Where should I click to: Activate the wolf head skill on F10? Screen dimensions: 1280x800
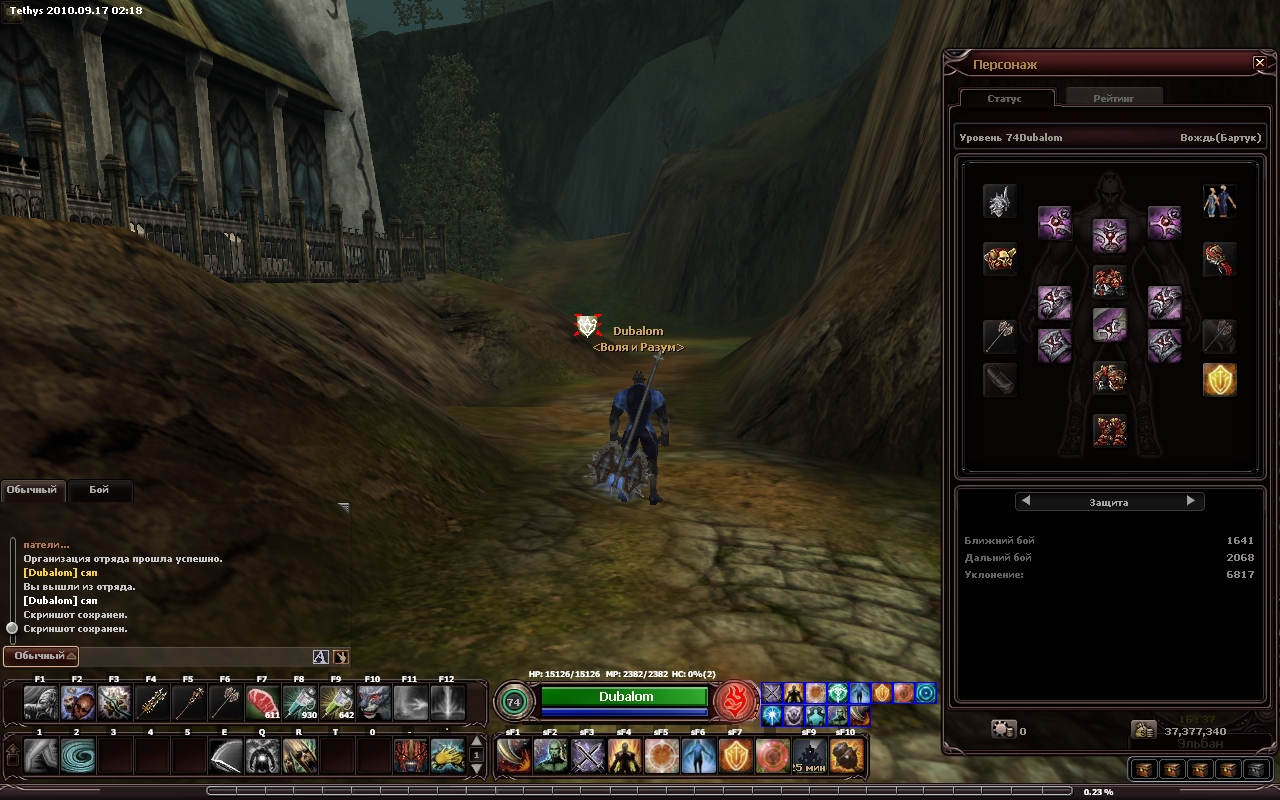pos(374,703)
